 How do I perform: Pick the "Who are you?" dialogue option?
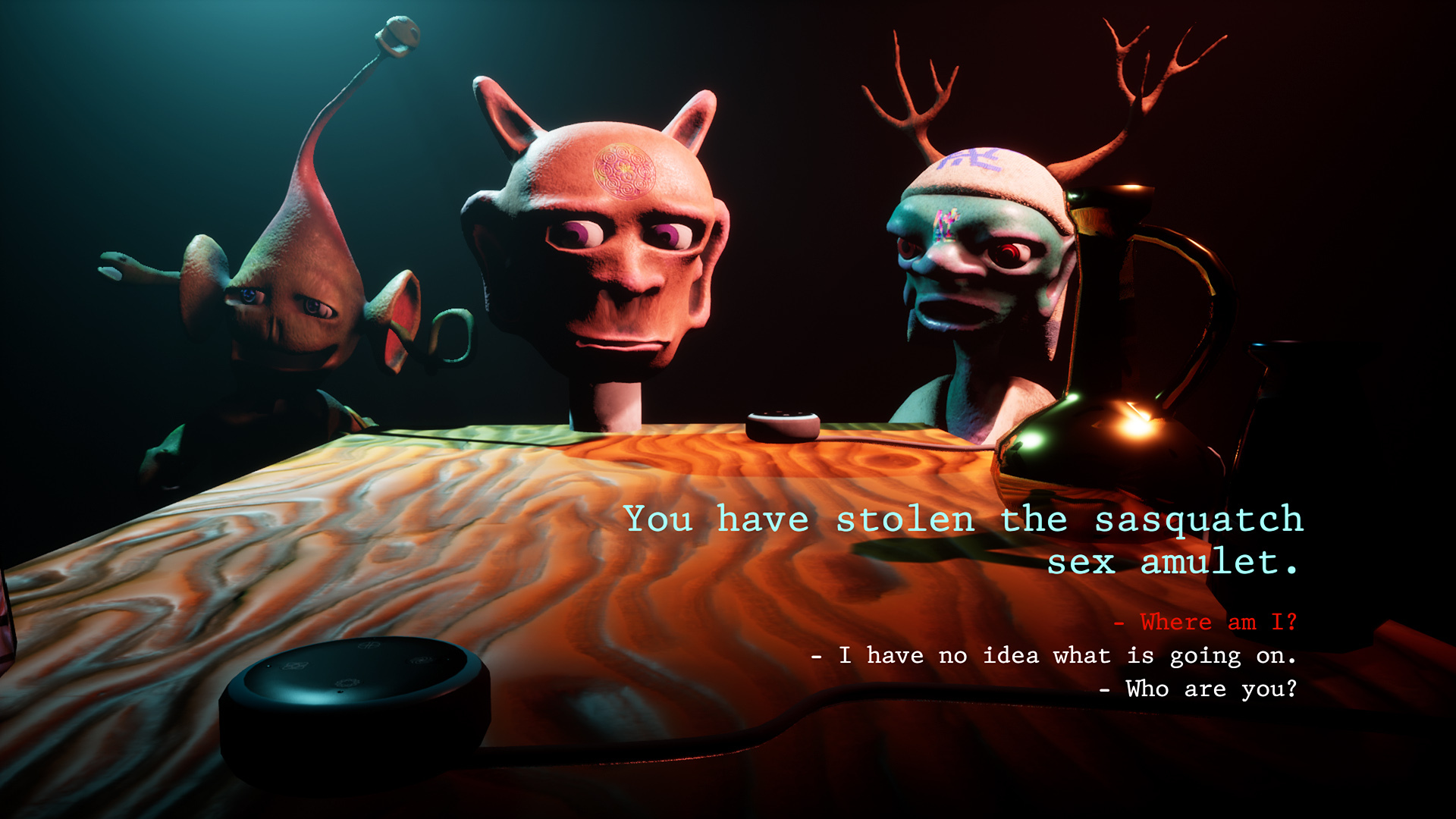[x=1200, y=689]
